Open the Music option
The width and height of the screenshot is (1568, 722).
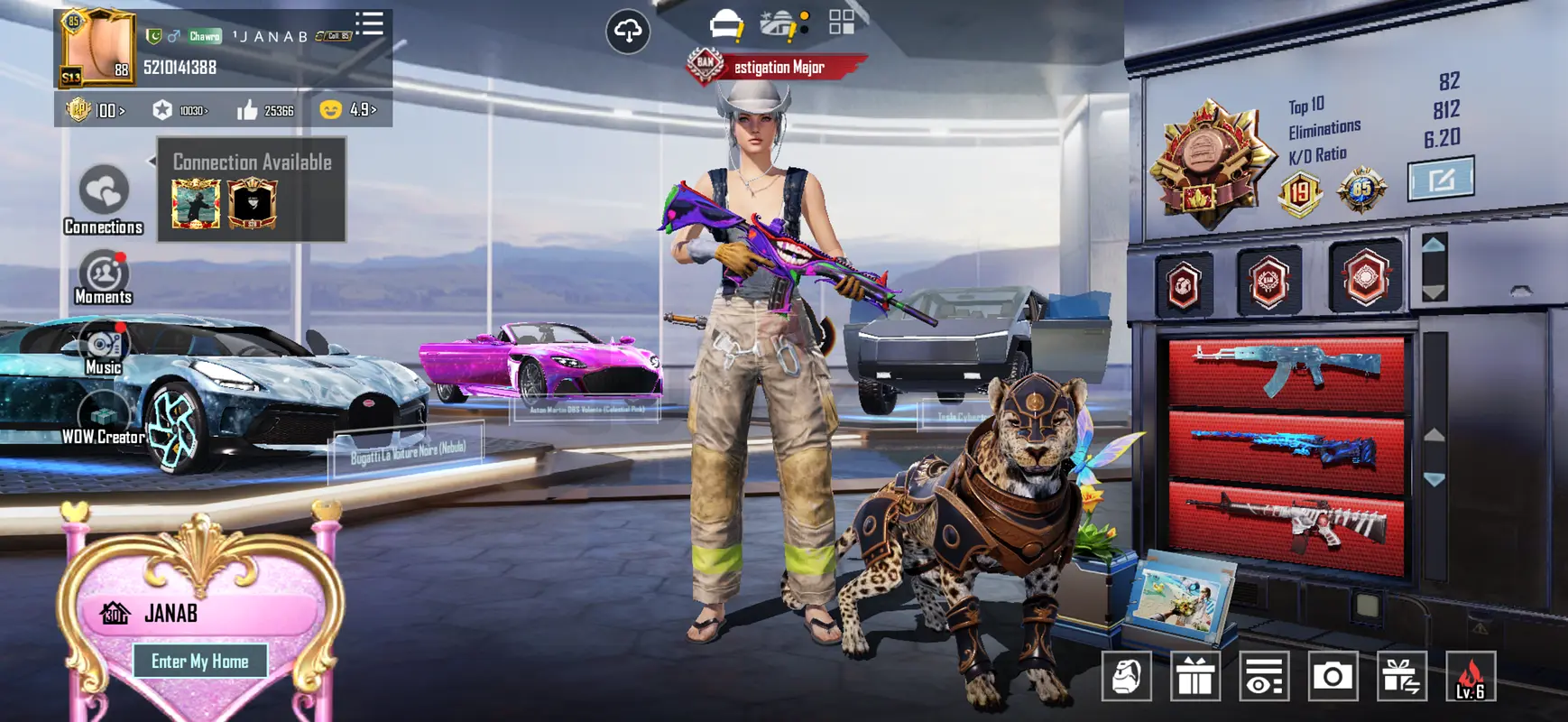[104, 349]
